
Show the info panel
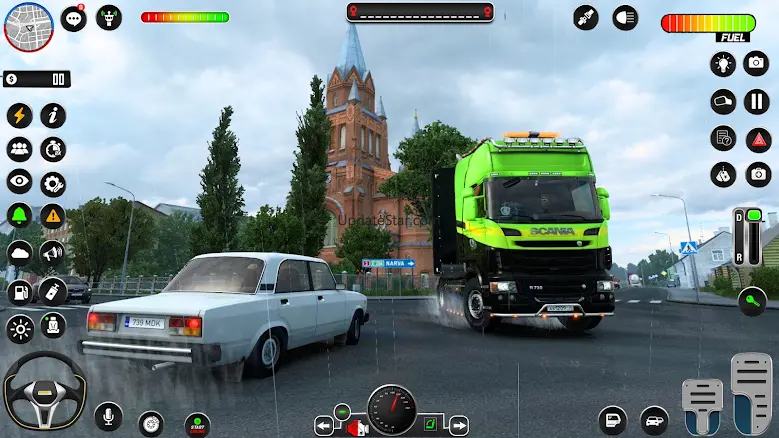click(53, 115)
